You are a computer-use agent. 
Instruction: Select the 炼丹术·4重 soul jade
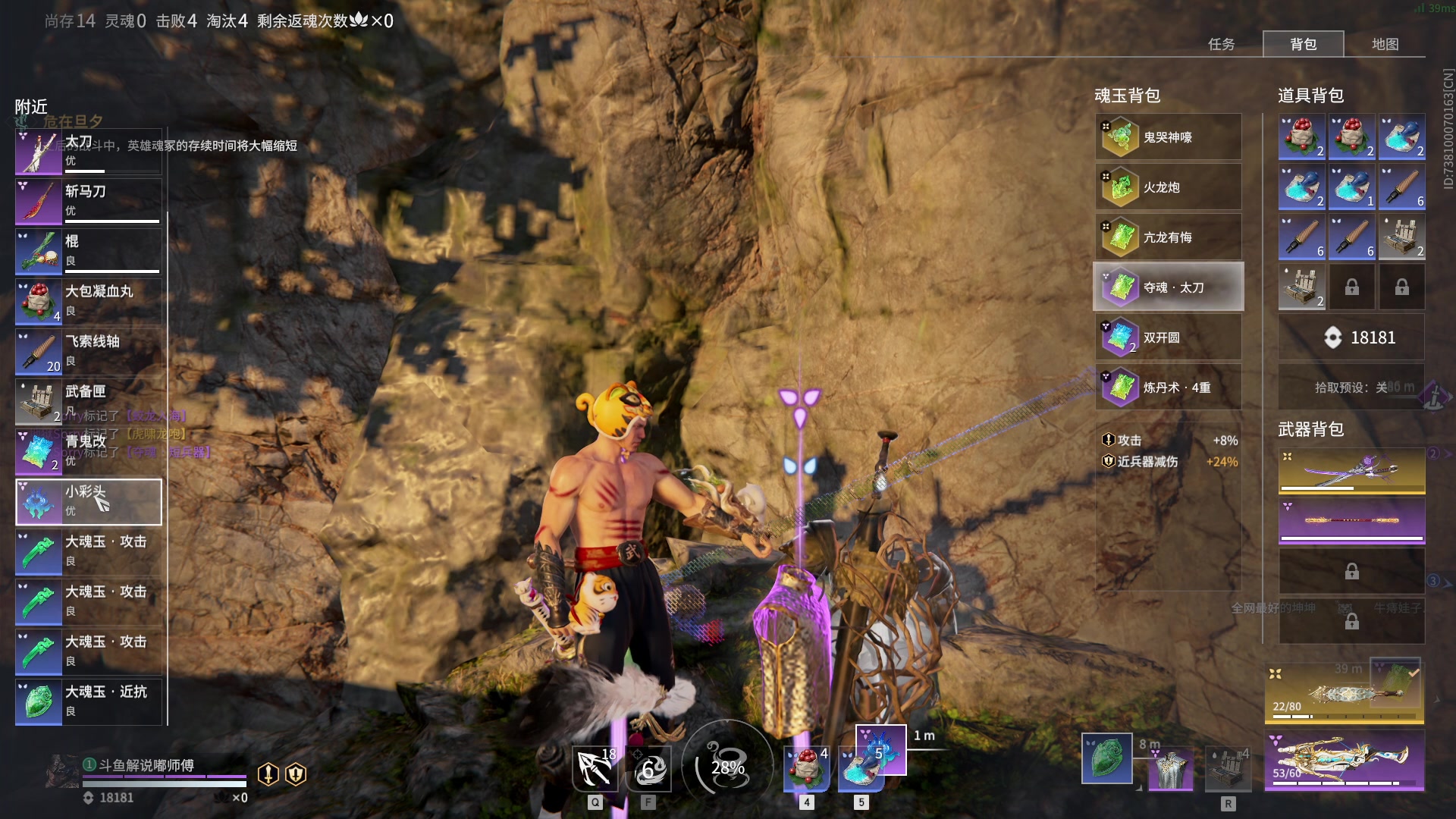(x=1168, y=388)
